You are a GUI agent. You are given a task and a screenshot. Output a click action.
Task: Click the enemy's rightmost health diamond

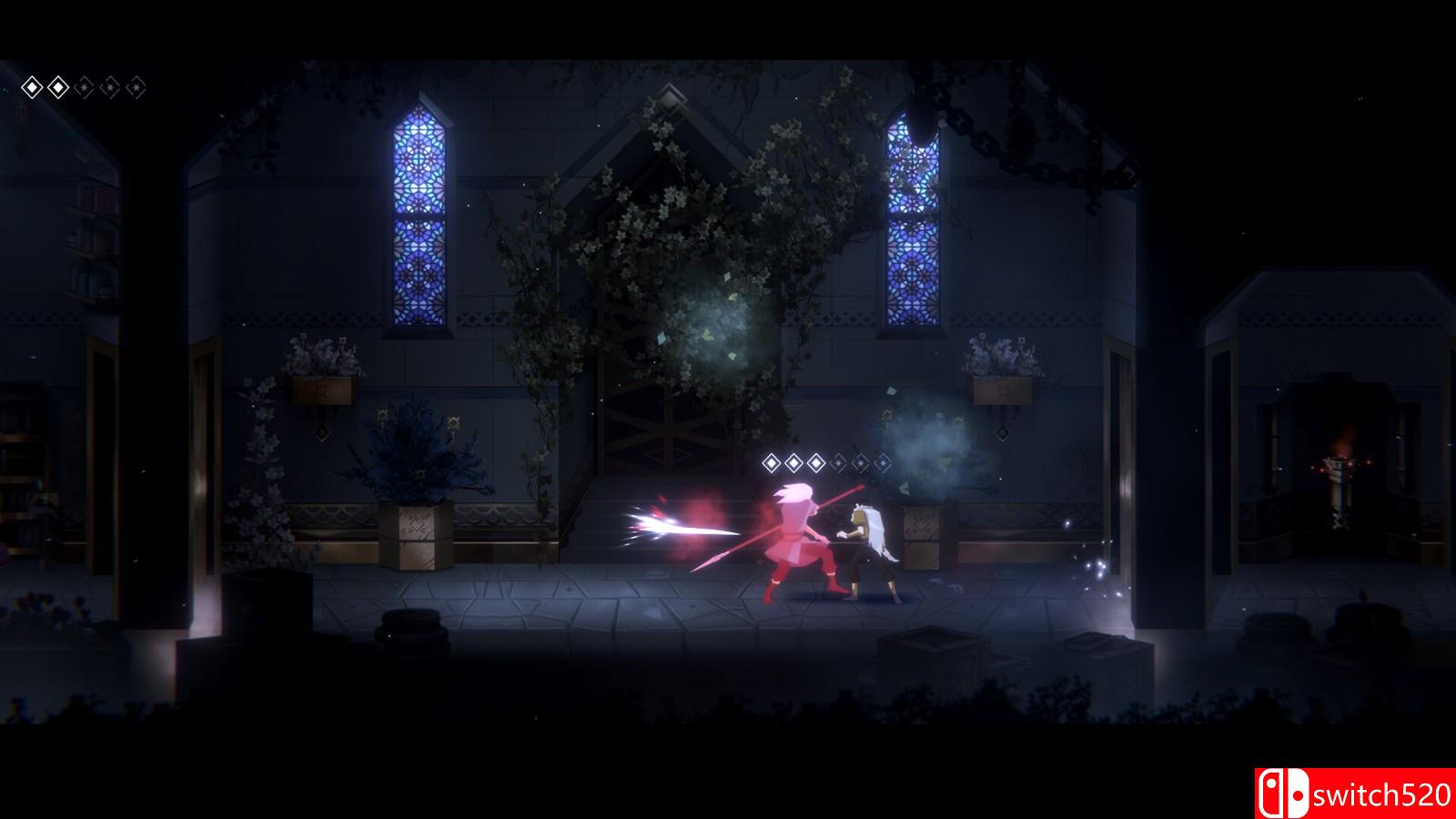click(x=882, y=462)
